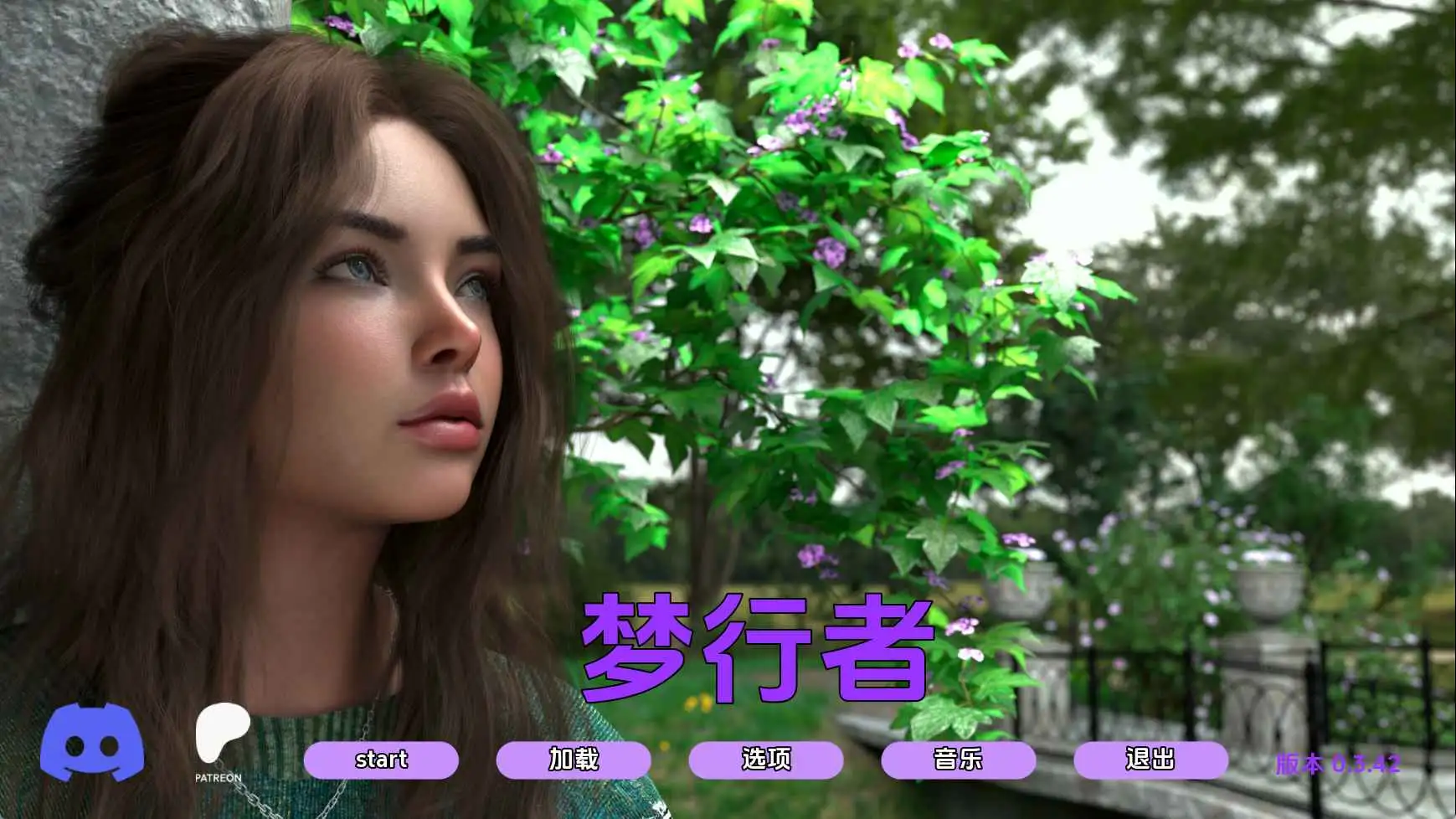1456x819 pixels.
Task: Choose 选项 to adjust settings
Action: (x=766, y=760)
